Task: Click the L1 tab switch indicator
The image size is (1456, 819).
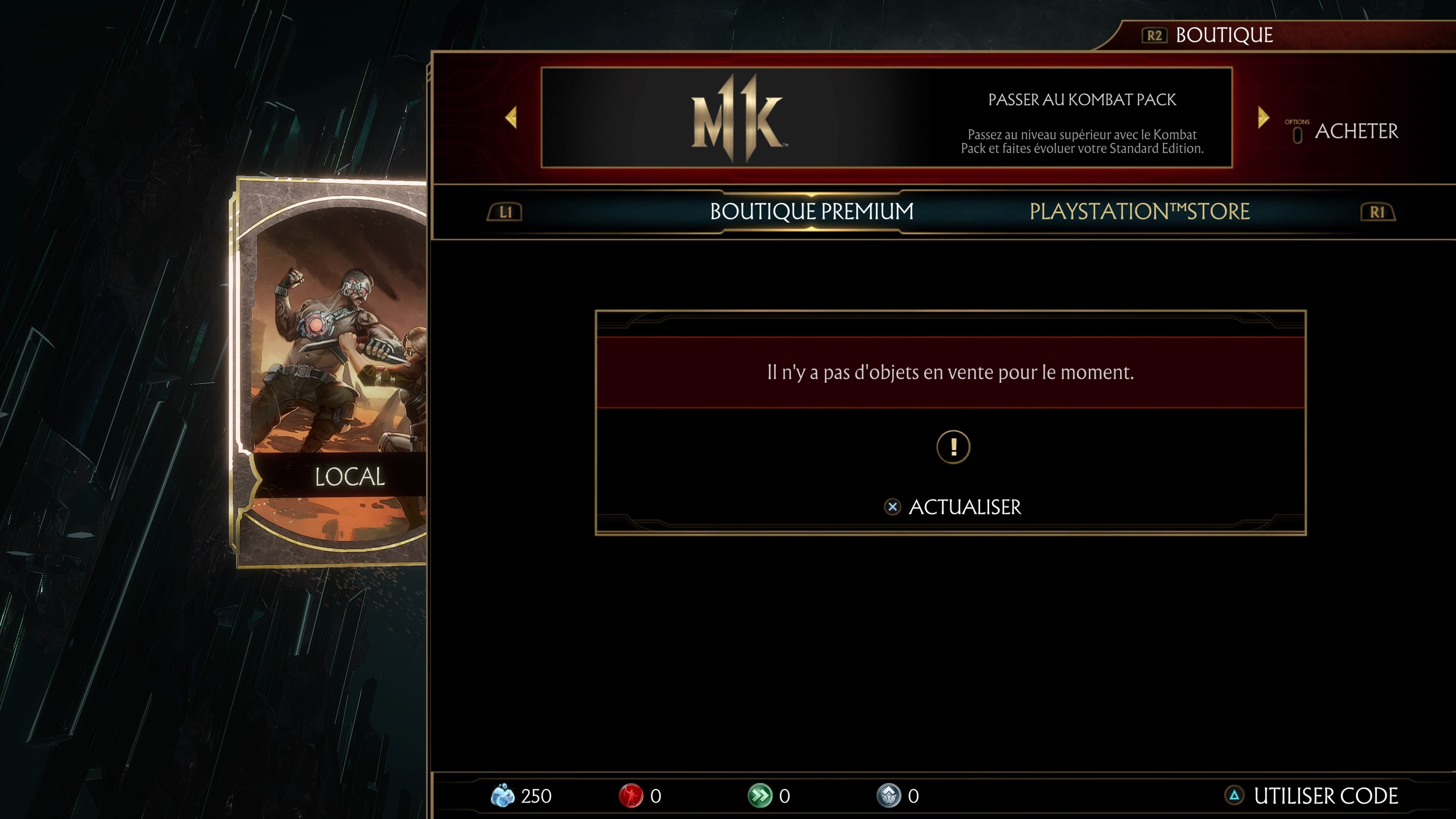Action: pyautogui.click(x=505, y=211)
